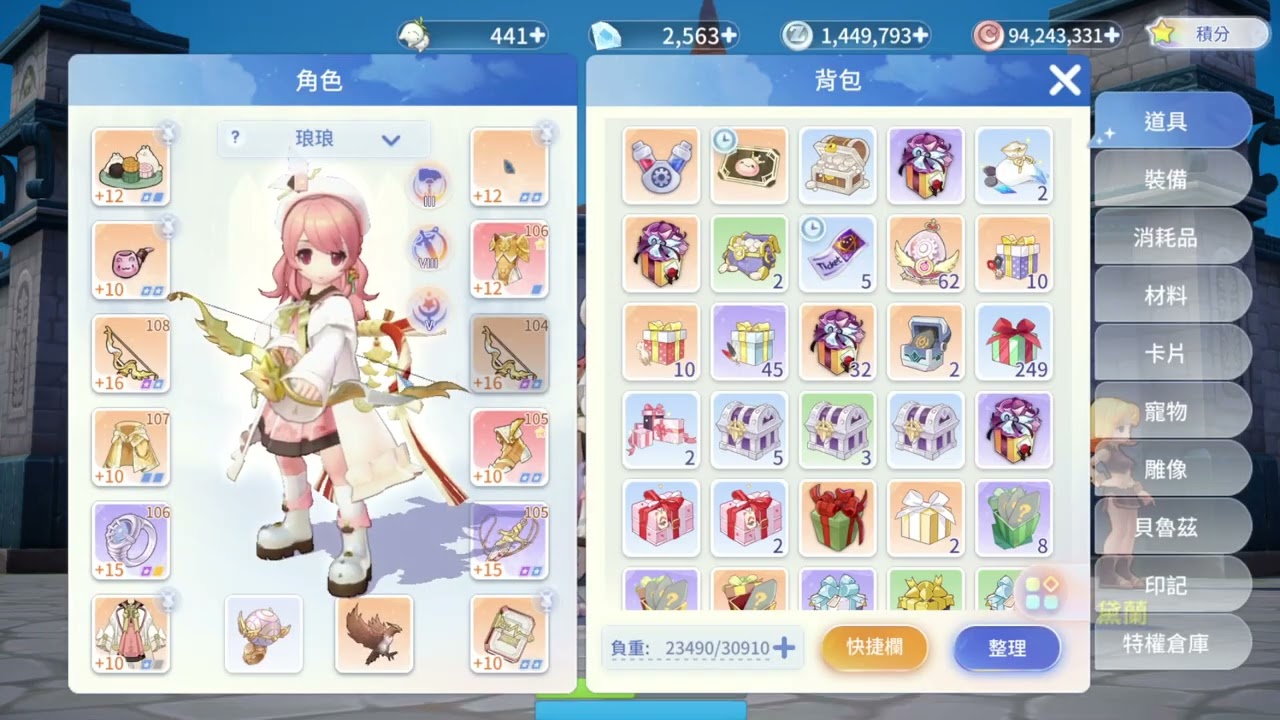Select the green gift box stack of 249
The image size is (1280, 720).
(x=1013, y=343)
